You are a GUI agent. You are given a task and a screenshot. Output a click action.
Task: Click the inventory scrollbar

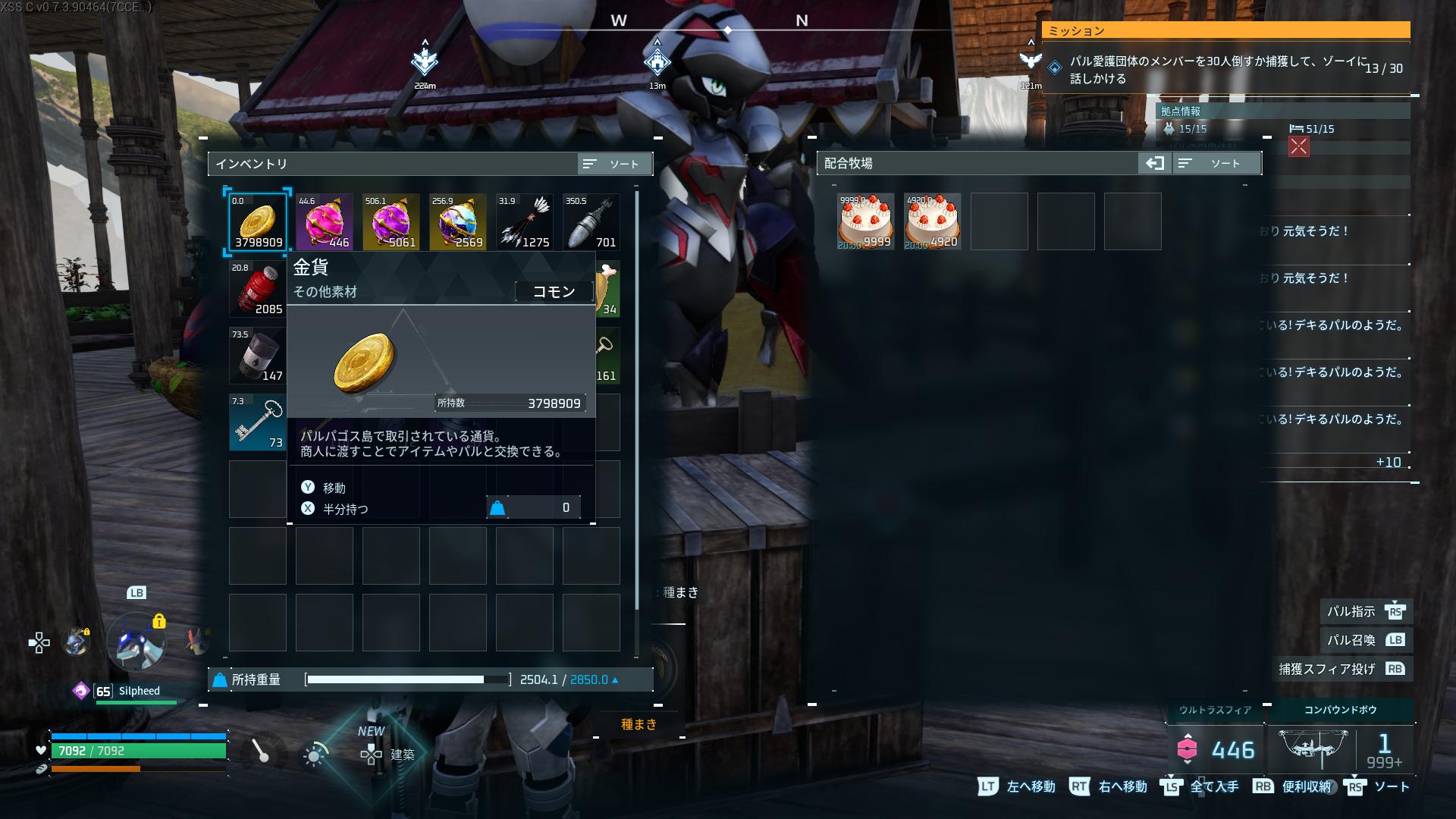(x=637, y=400)
